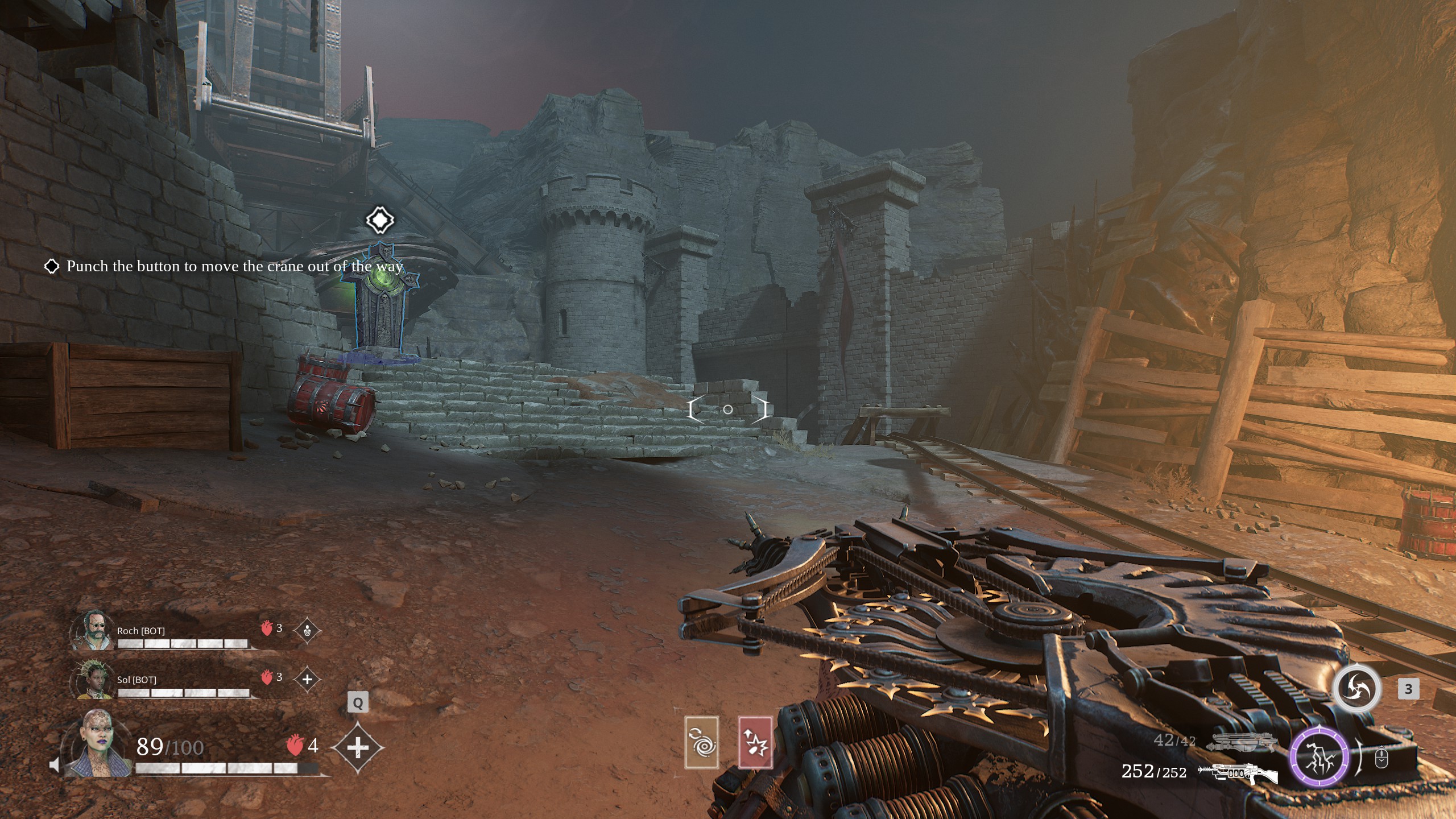Select the tan swirl tarot card
This screenshot has height=819, width=1456.
[x=702, y=742]
